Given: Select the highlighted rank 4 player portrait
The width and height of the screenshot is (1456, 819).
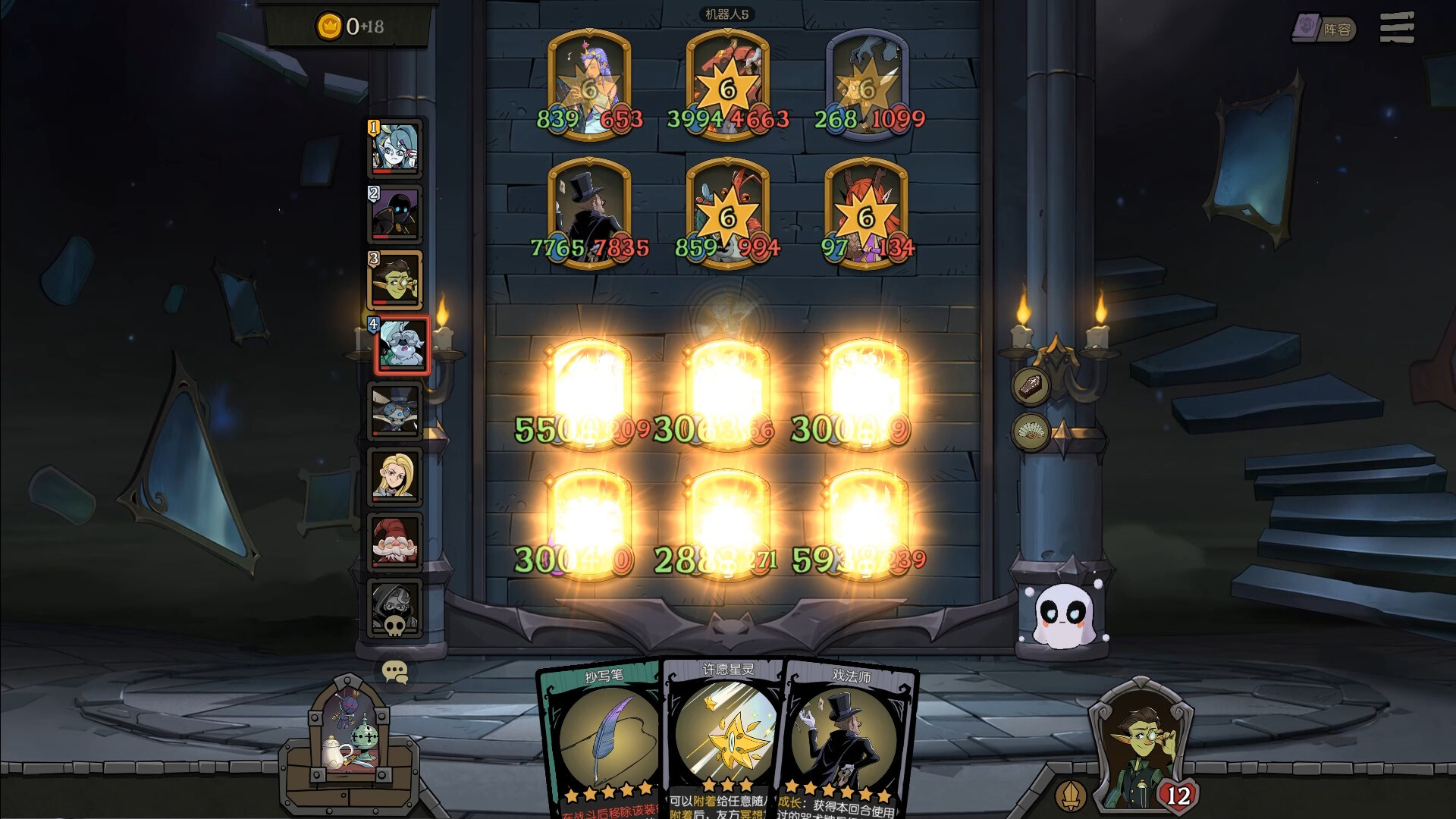Looking at the screenshot, I should pos(403,346).
